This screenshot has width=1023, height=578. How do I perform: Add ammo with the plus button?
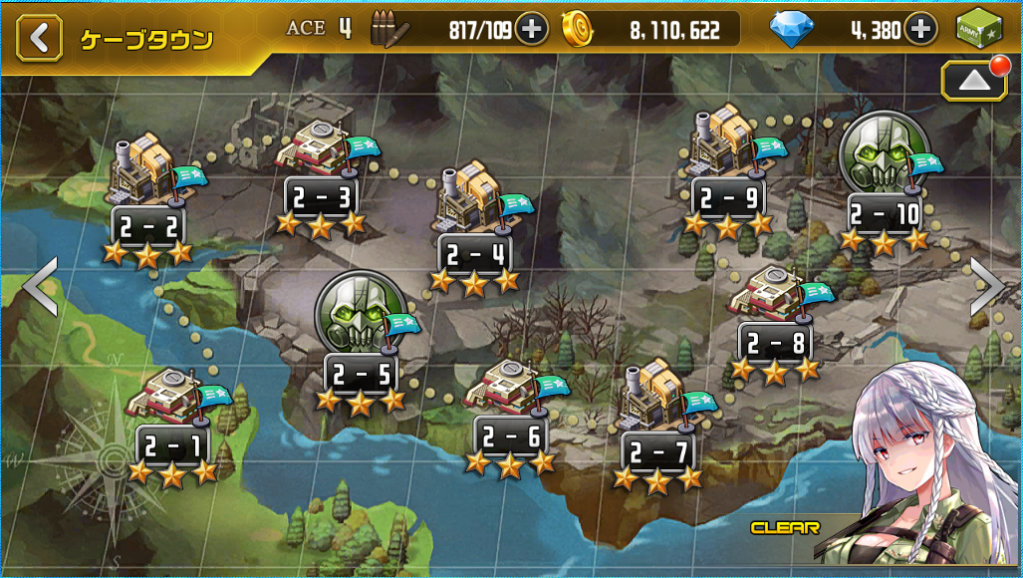click(532, 30)
